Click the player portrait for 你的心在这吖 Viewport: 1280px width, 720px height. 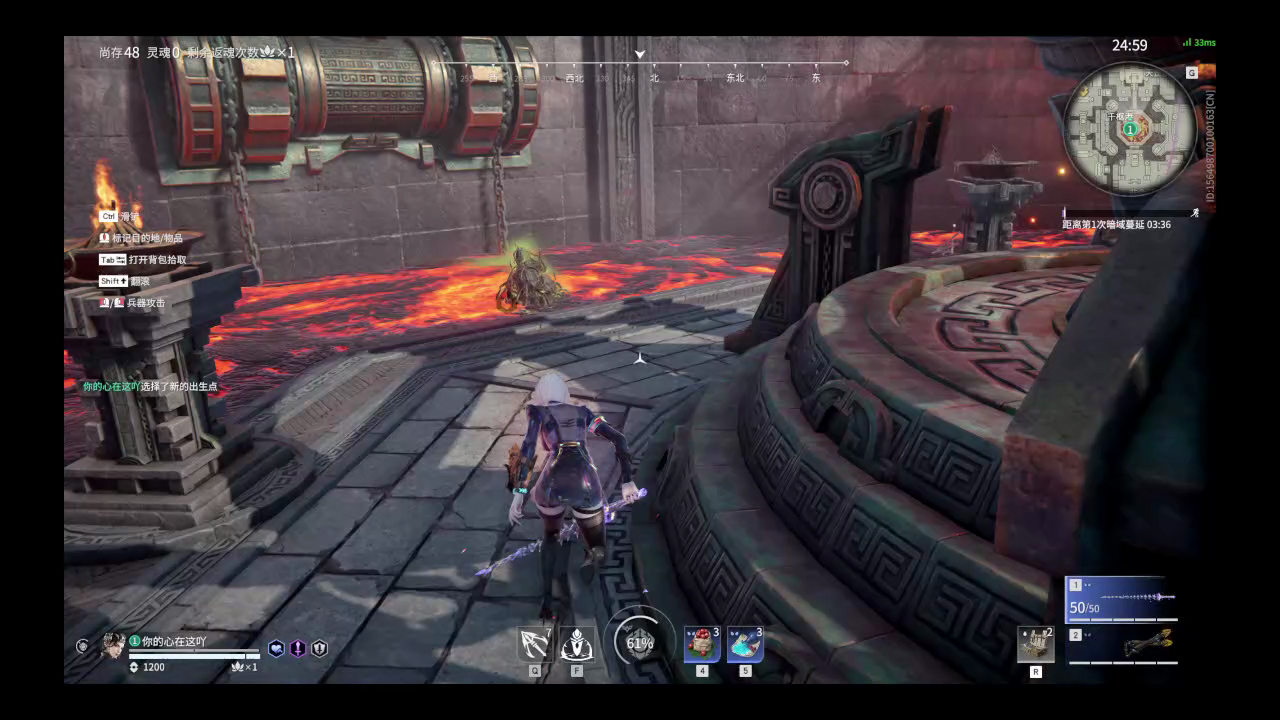coord(112,646)
